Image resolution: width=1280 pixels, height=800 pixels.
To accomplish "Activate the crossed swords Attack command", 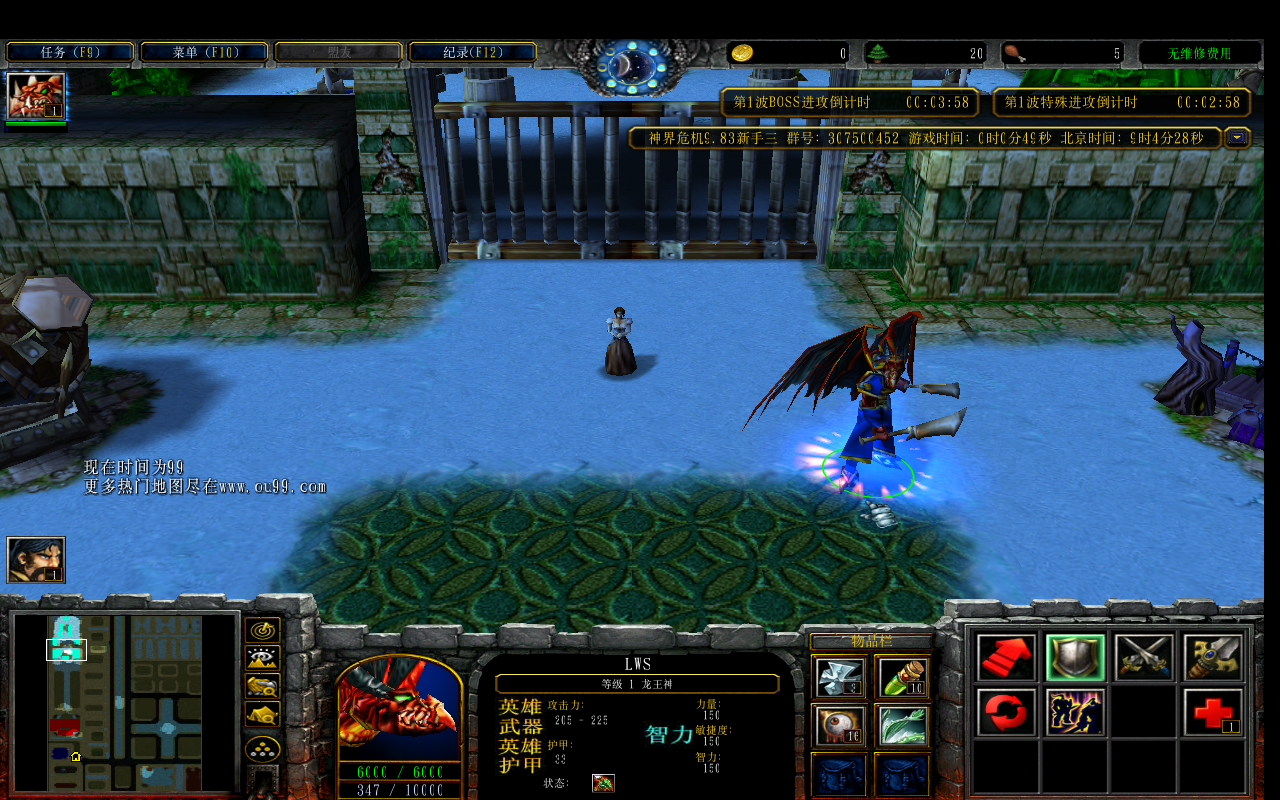I will click(1144, 658).
